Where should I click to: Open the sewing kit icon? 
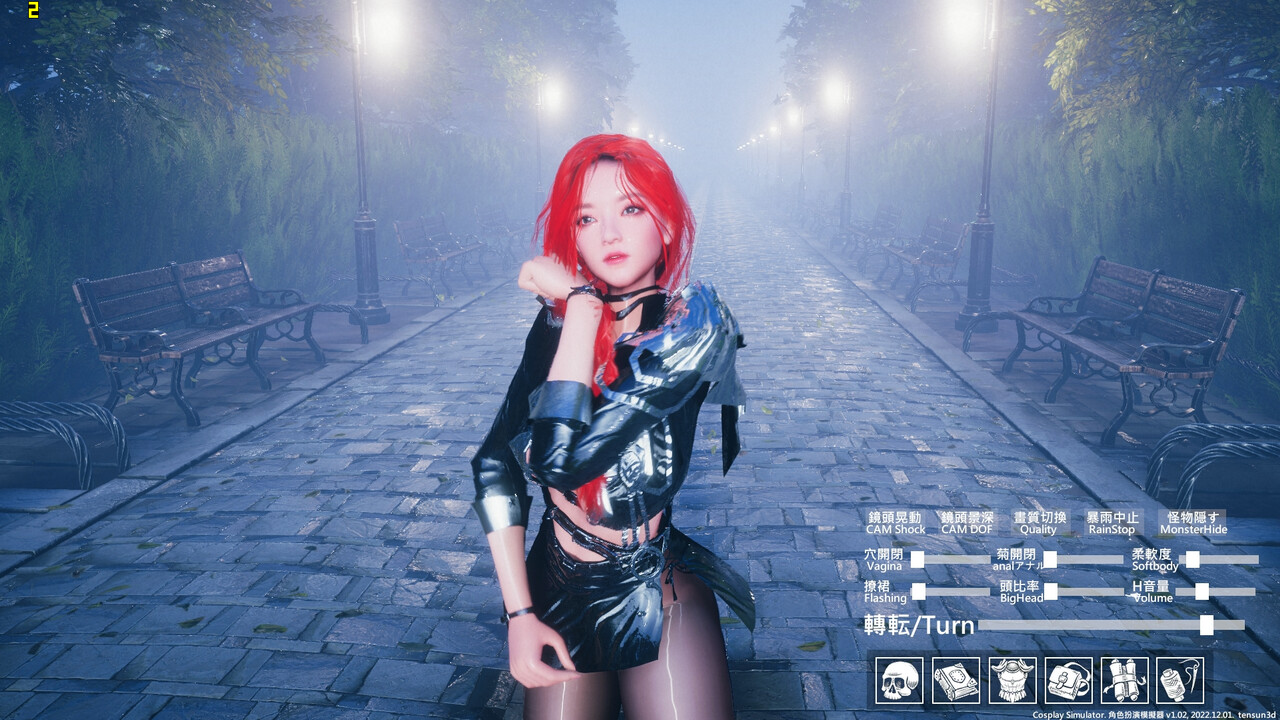coord(1177,679)
